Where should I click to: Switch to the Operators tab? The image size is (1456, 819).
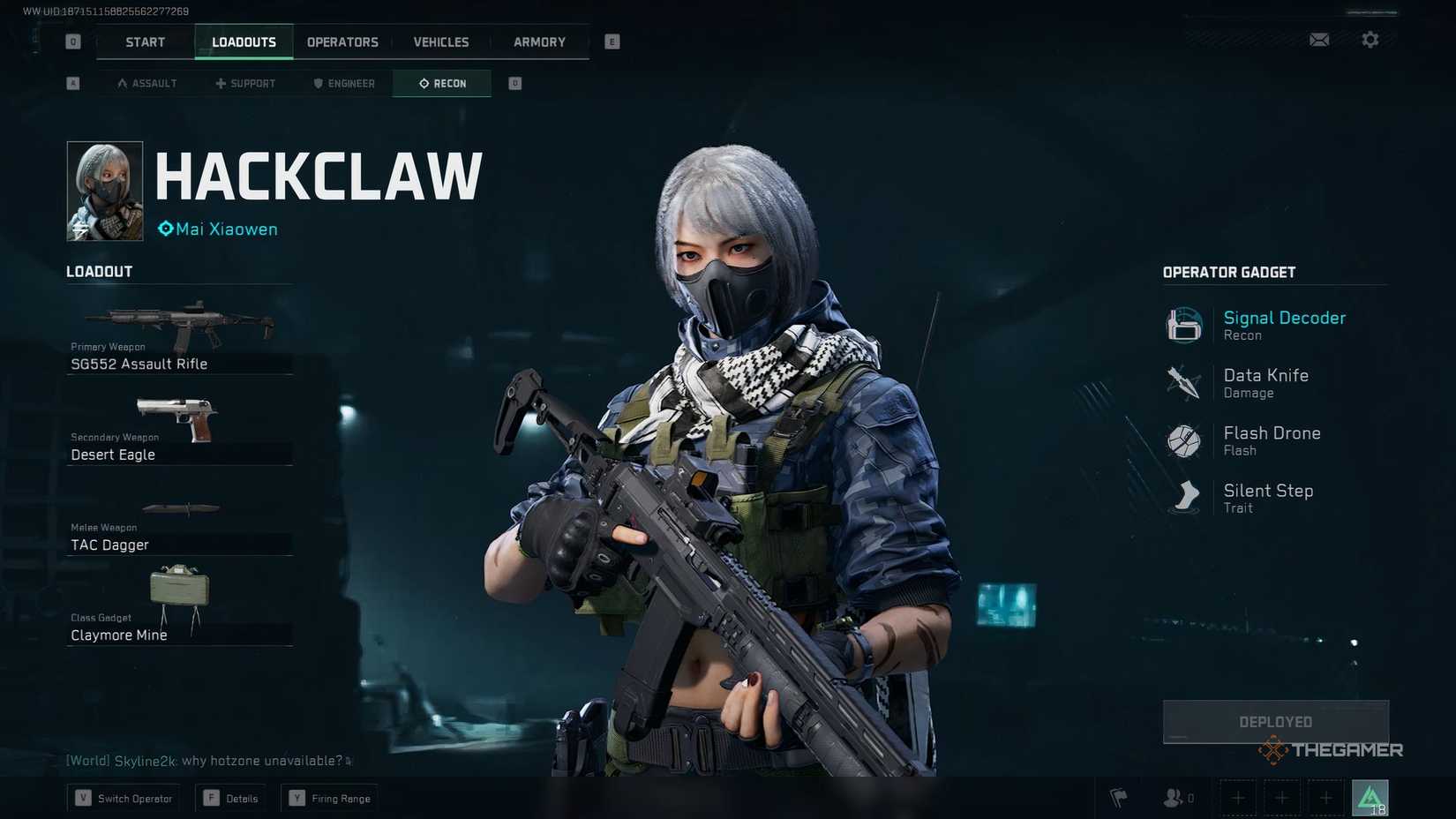point(342,41)
